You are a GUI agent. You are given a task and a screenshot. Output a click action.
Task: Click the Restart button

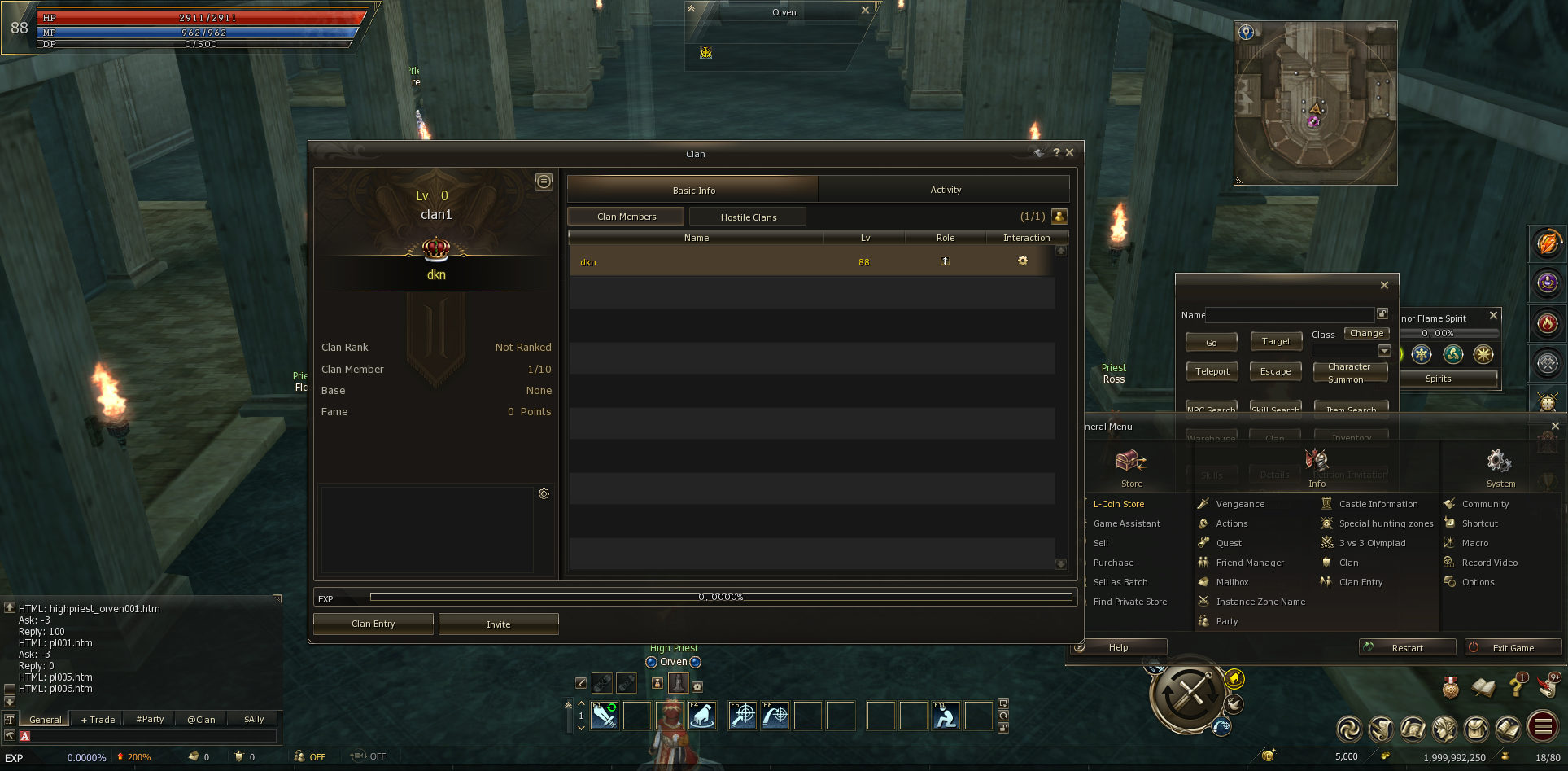pyautogui.click(x=1407, y=648)
